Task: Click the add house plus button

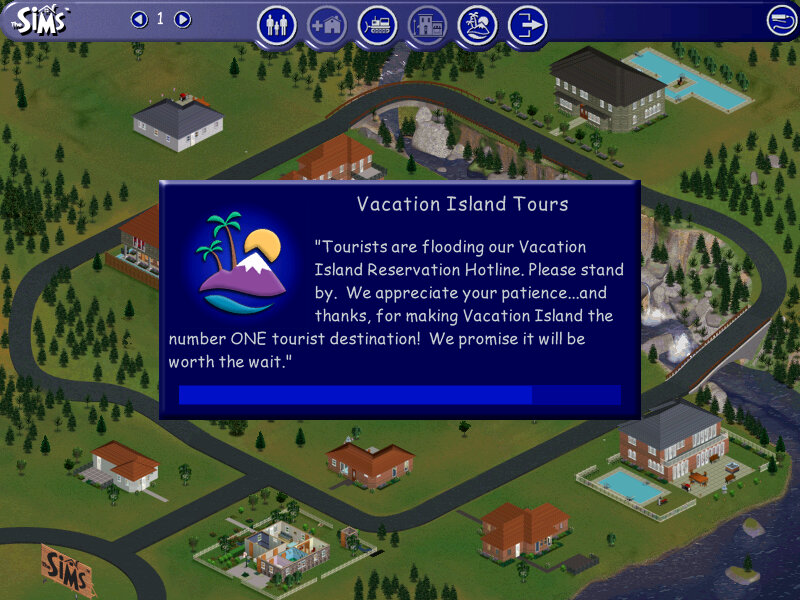Action: point(327,25)
